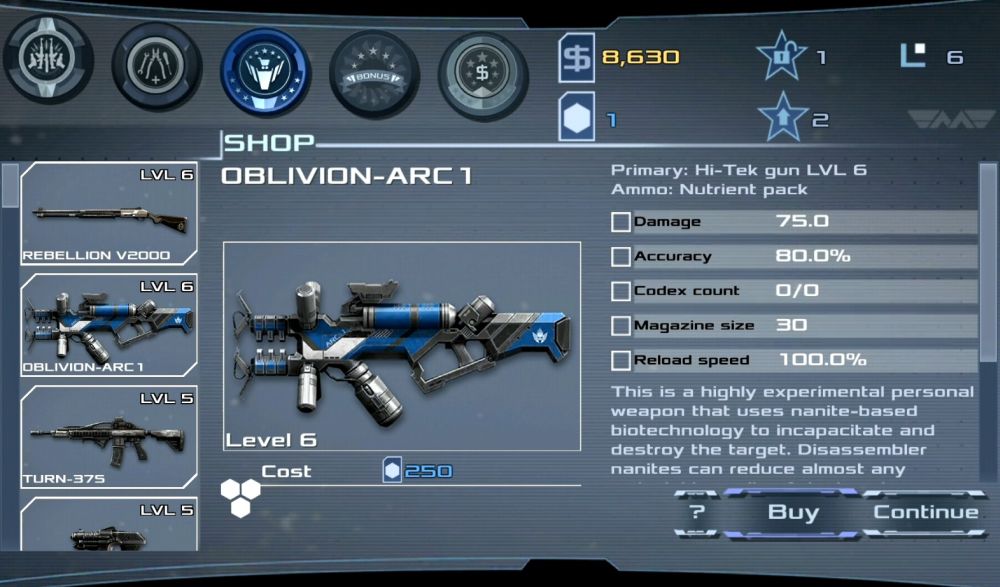Toggle the Accuracy checkbox

tap(621, 257)
